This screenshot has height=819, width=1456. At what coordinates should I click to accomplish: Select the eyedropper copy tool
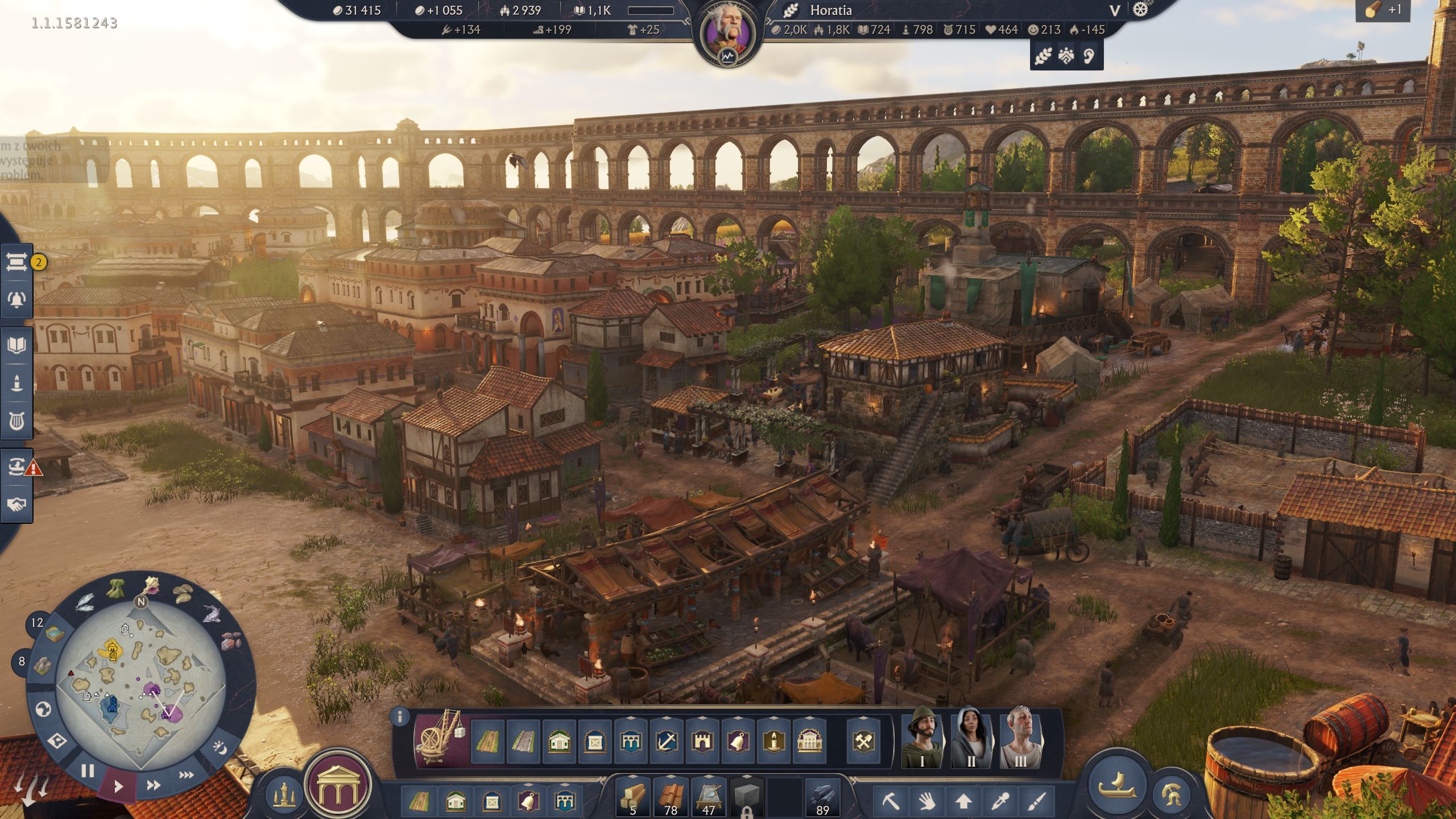tap(1000, 801)
